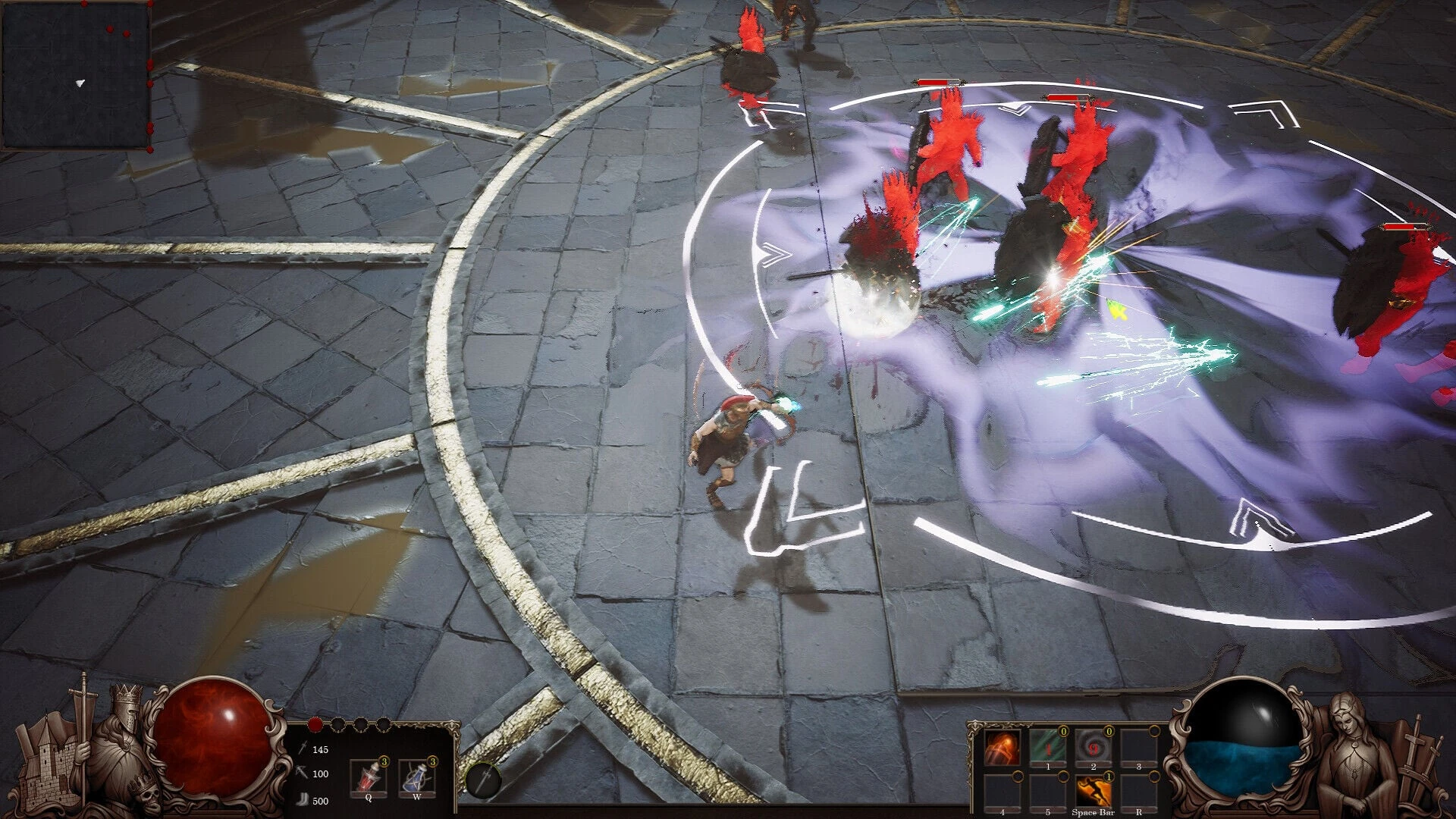Select the round sword weapon icon
Viewport: 1456px width, 819px height.
tap(483, 781)
